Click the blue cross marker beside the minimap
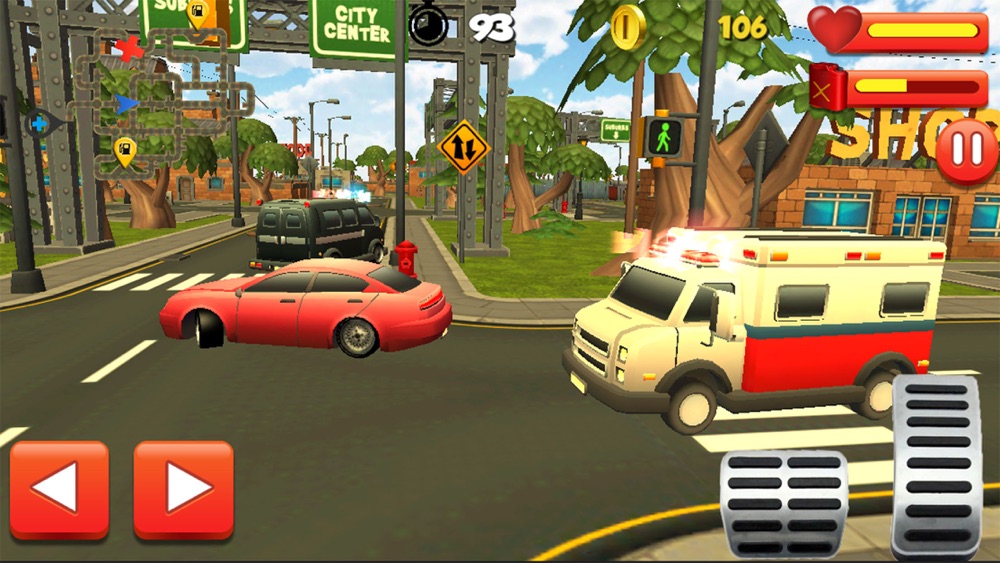 pos(39,124)
